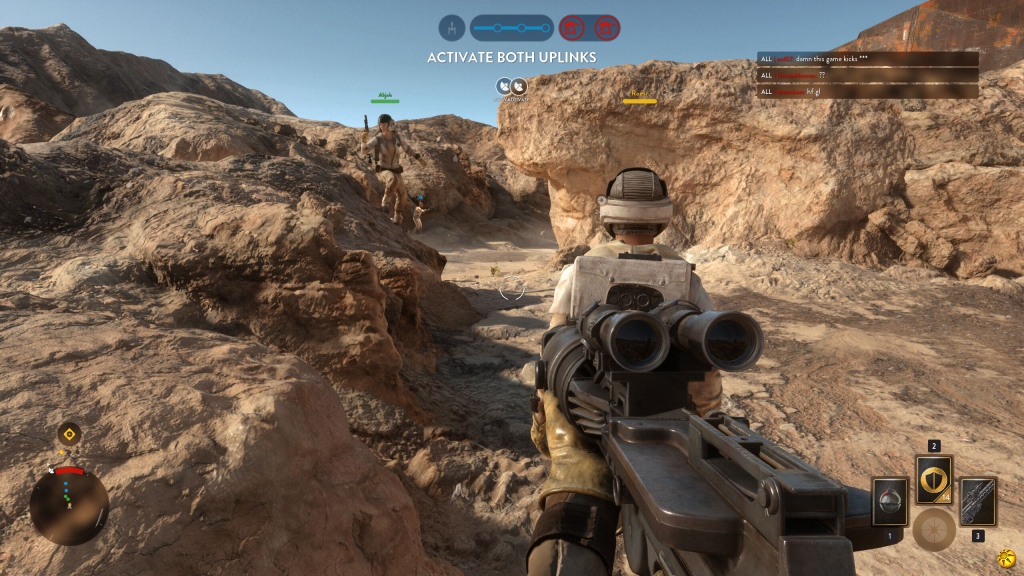1024x576 pixels.
Task: Click the uplink progress track
Action: 512,27
